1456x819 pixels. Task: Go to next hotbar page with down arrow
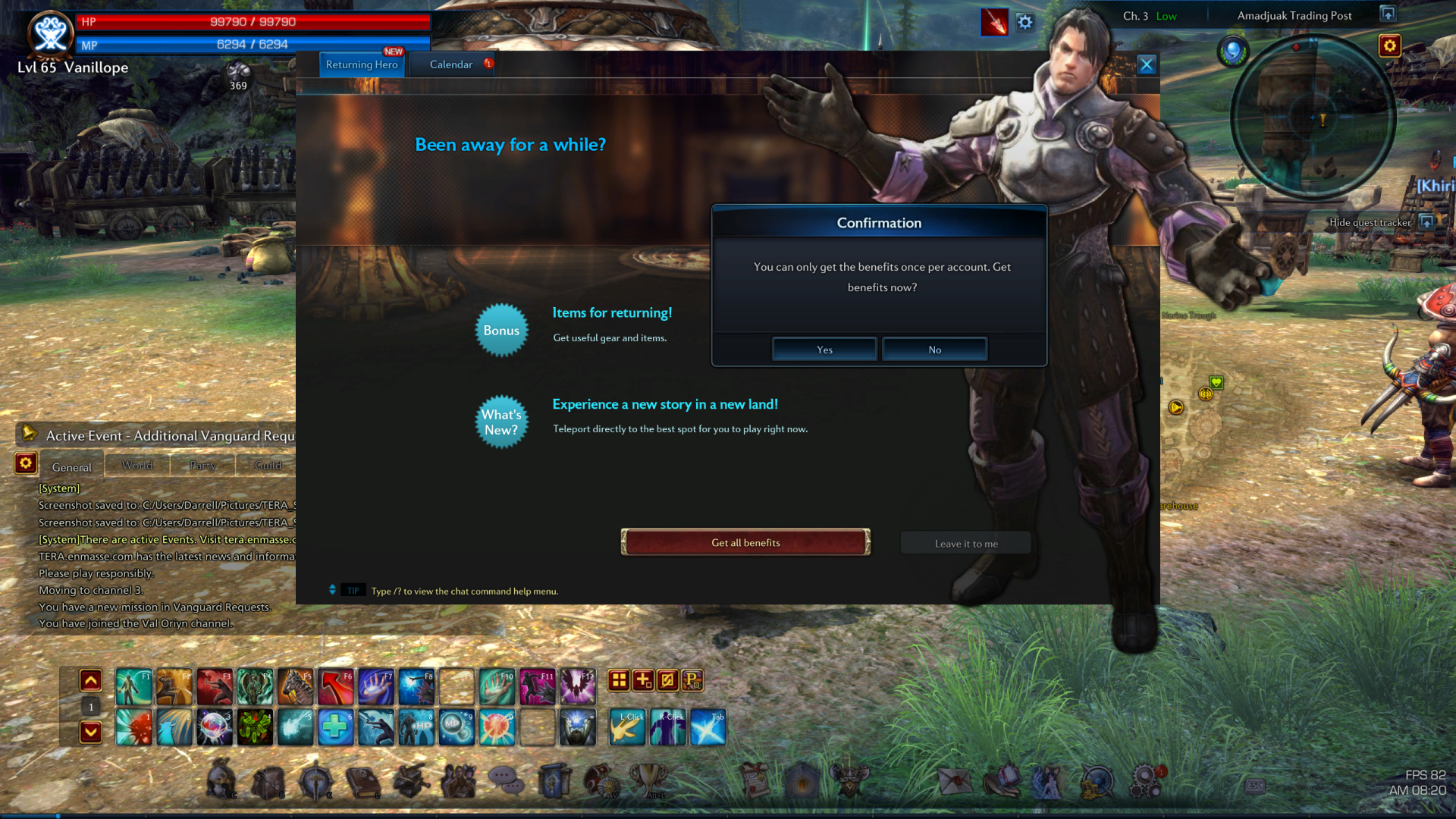[91, 732]
